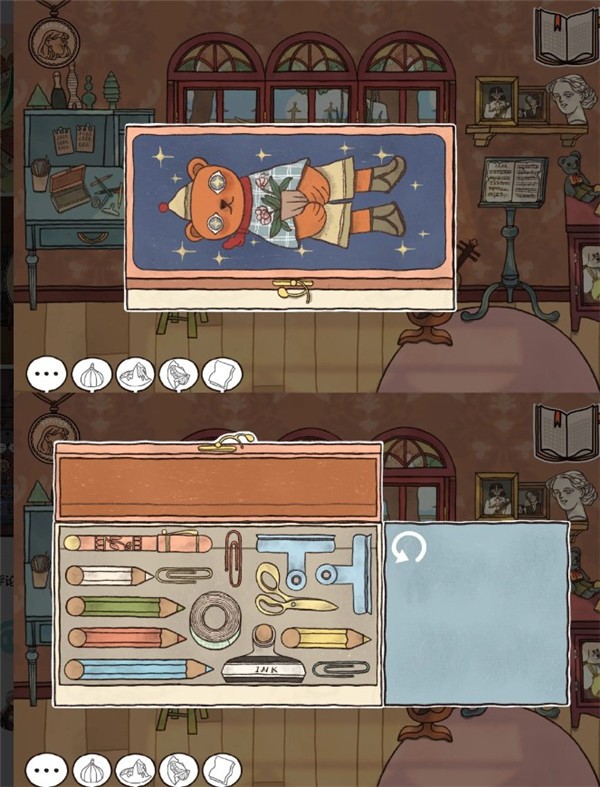Pick the orange fountain pen
The image size is (600, 787).
[138, 544]
